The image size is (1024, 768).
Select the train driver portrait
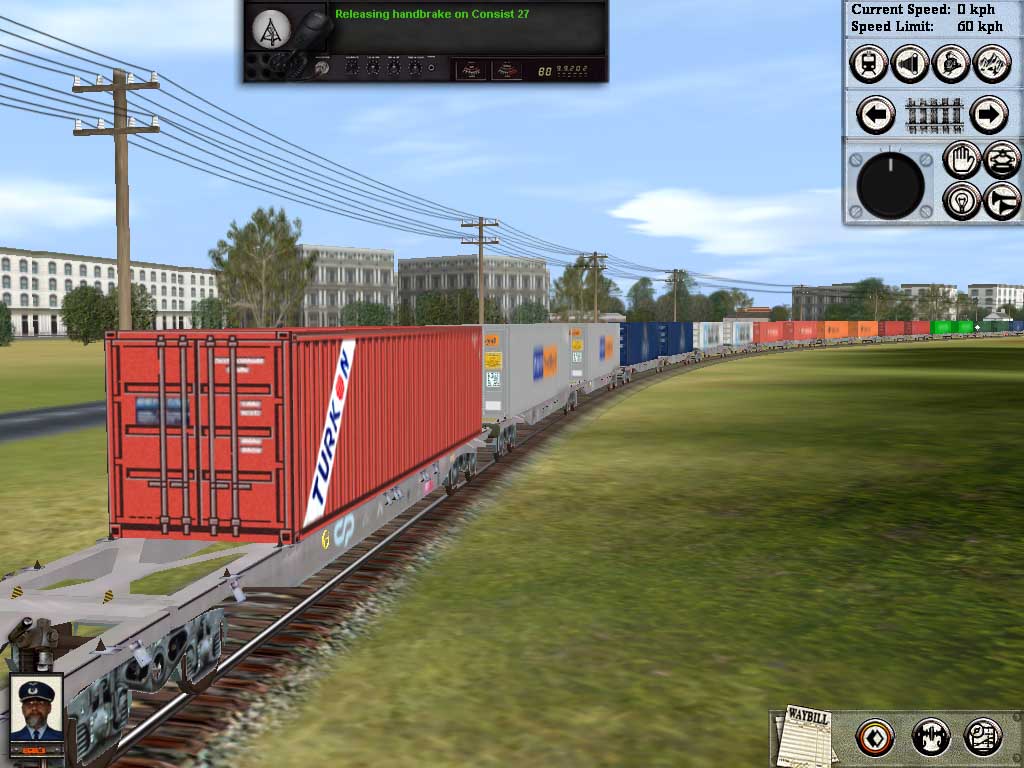pos(36,707)
